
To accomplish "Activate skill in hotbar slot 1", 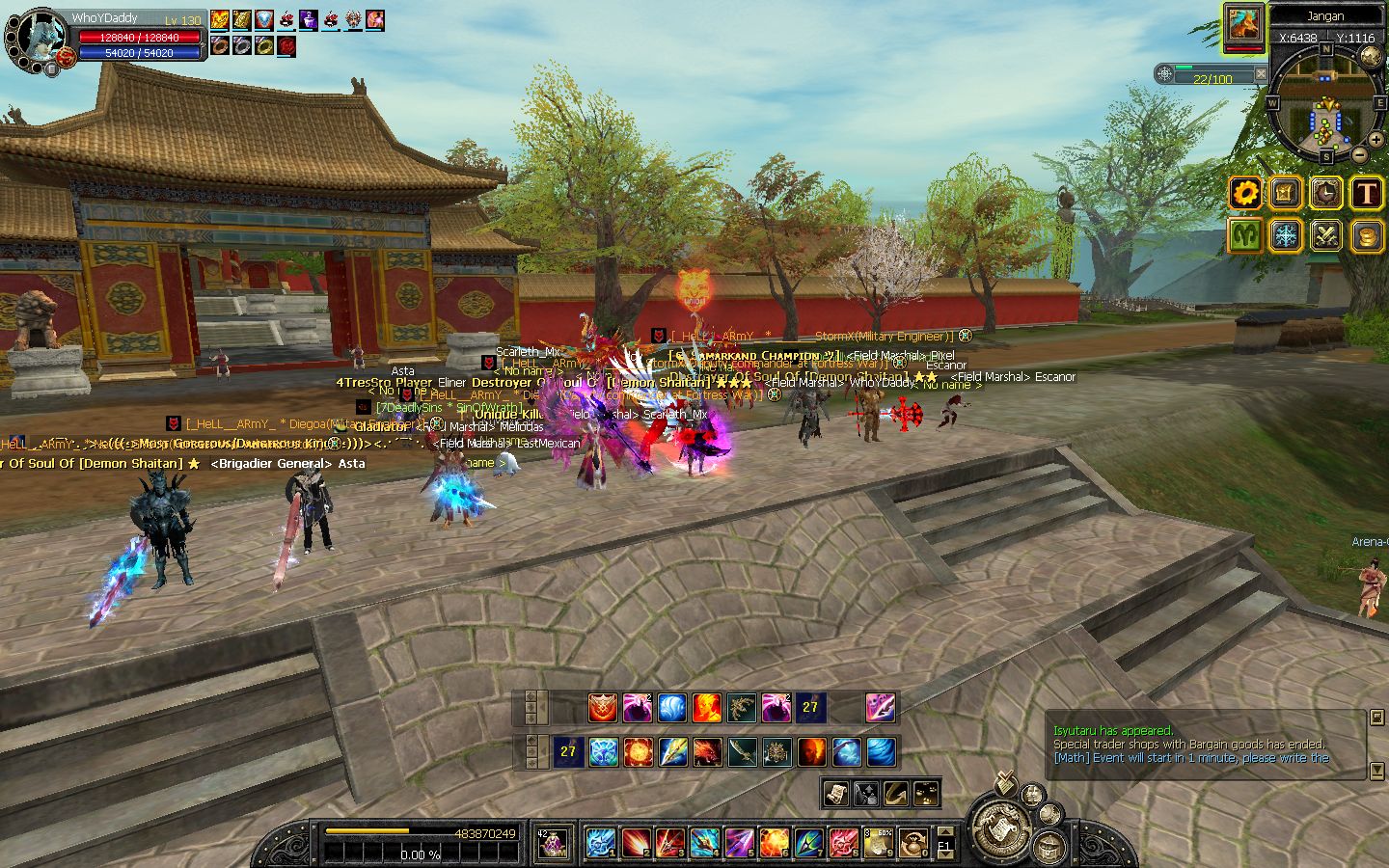I will (x=600, y=843).
